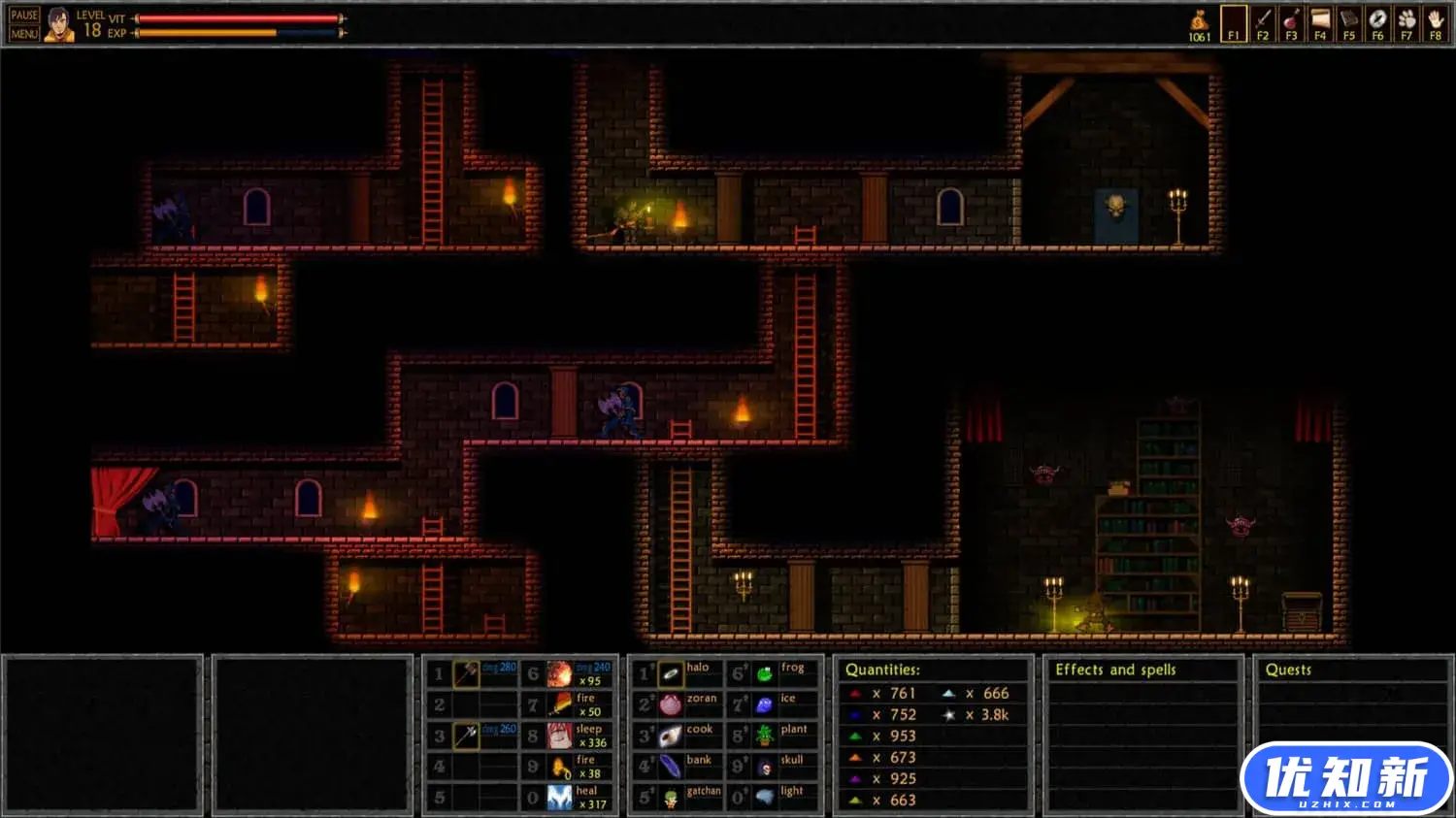Click the PAUSE button

tap(24, 15)
